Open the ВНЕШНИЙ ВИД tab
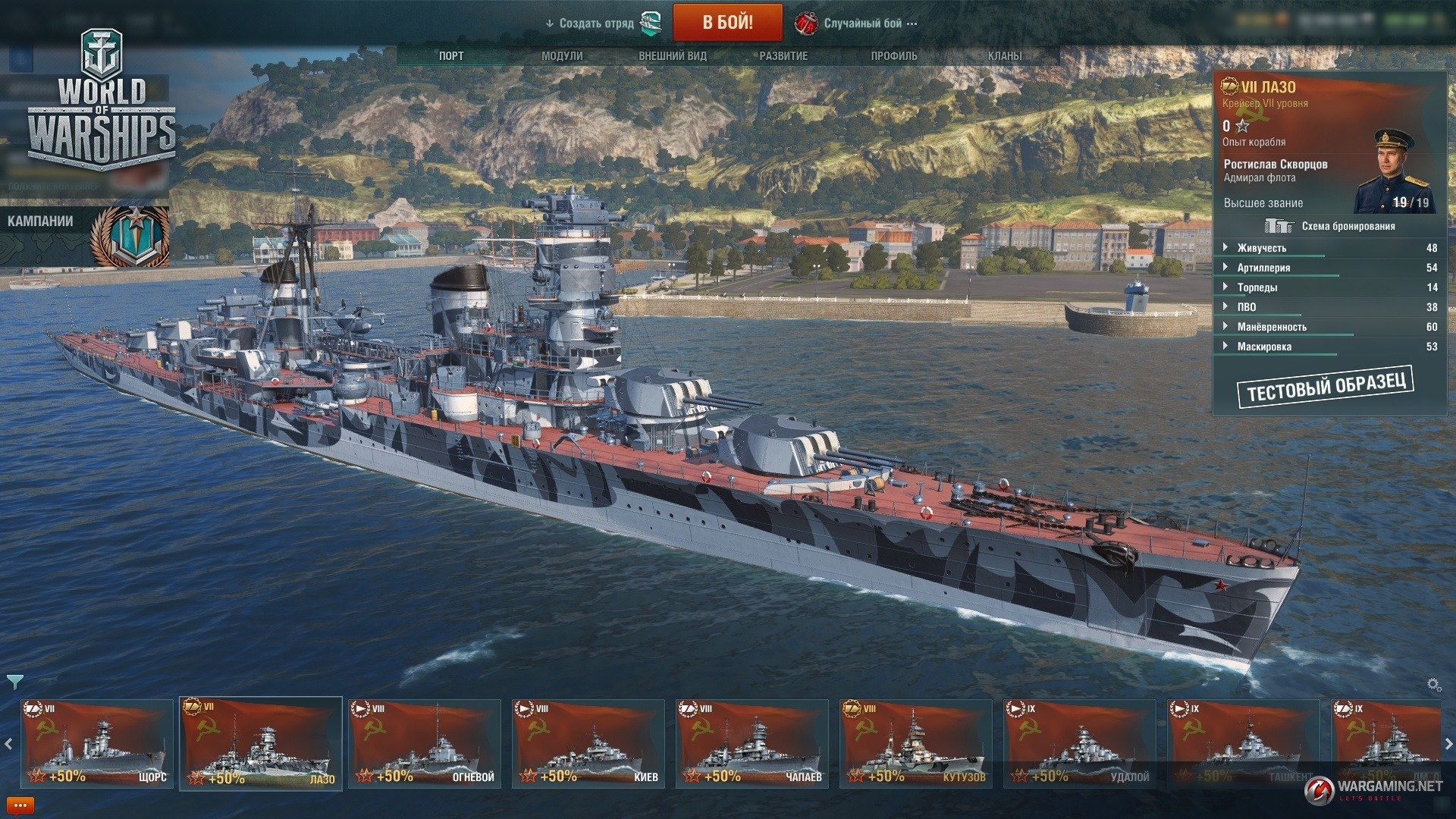The width and height of the screenshot is (1456, 819). [673, 56]
